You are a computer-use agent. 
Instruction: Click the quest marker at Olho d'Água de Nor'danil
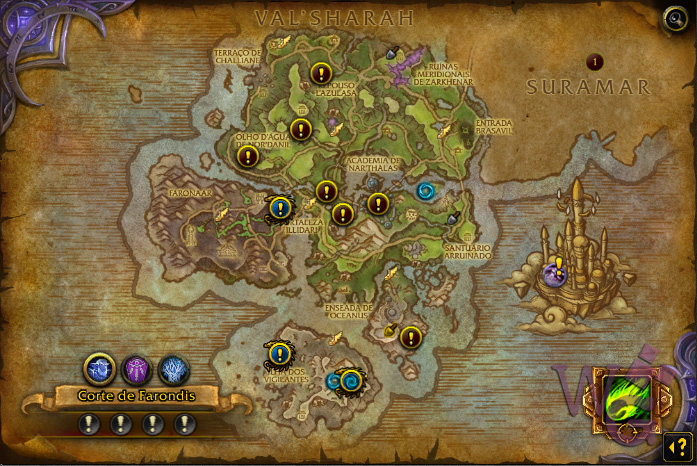click(x=248, y=156)
